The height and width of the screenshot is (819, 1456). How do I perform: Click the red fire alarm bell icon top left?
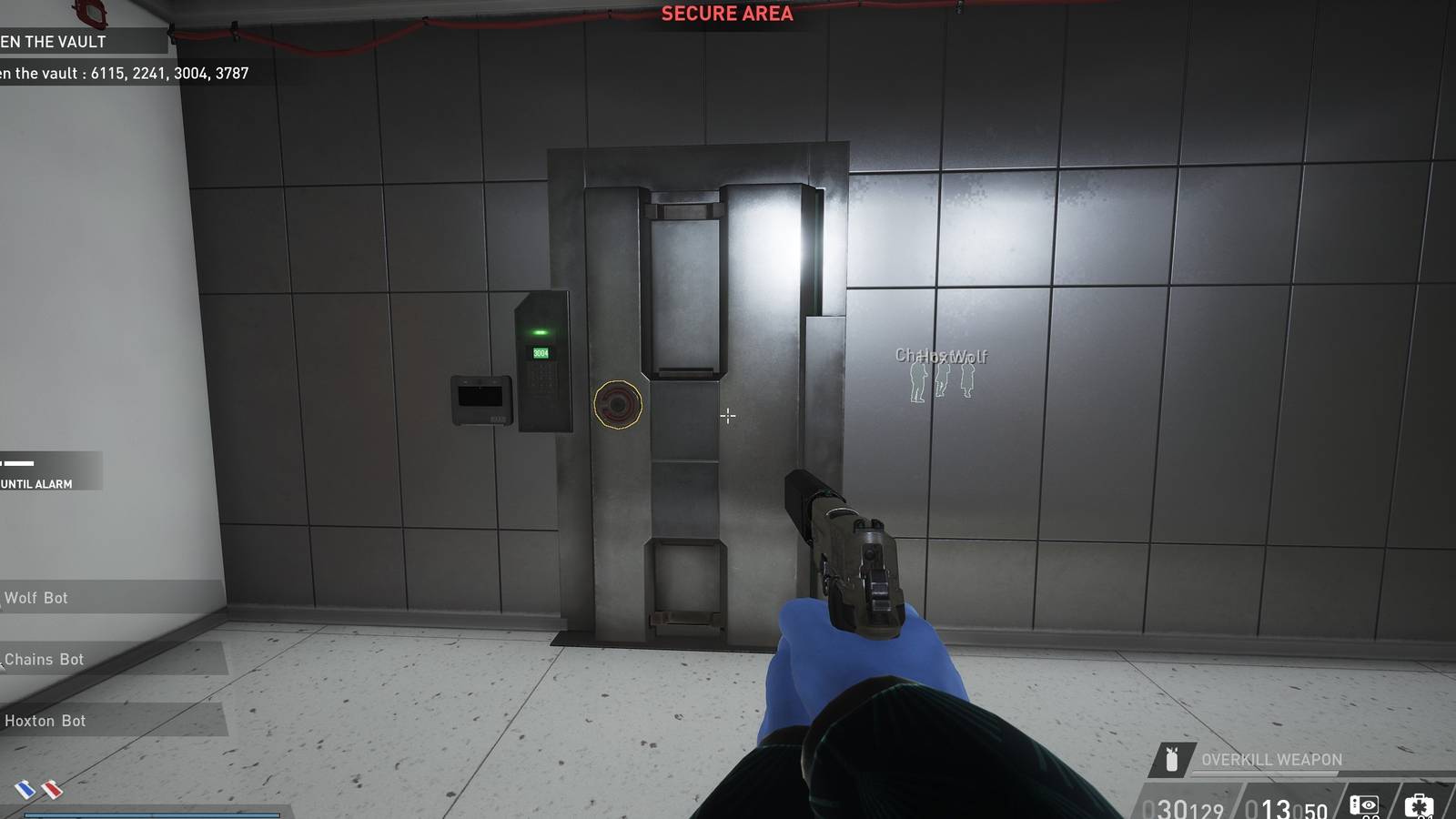[89, 13]
